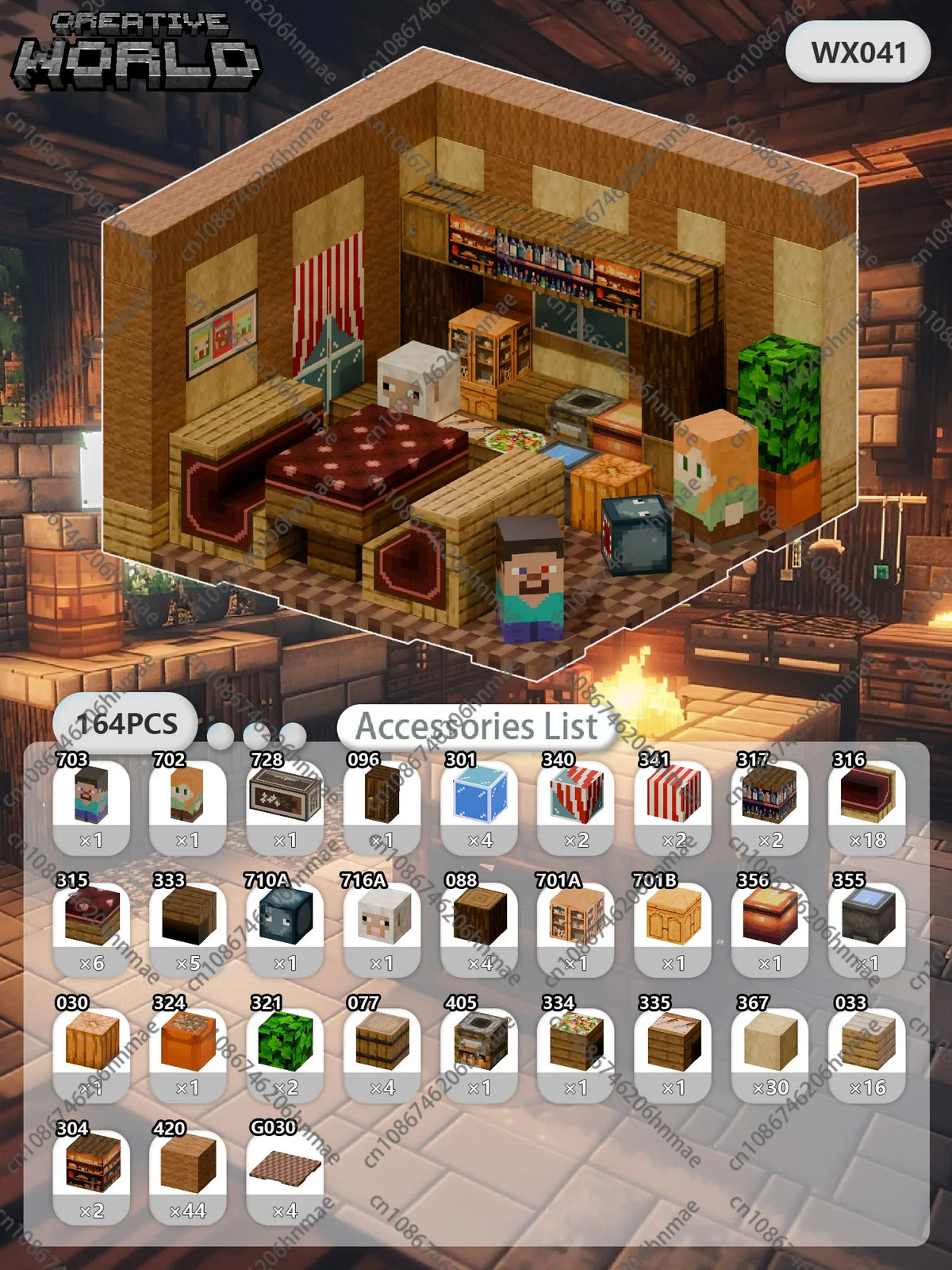The height and width of the screenshot is (1270, 952).
Task: Select the barrel block 077
Action: (382, 1041)
